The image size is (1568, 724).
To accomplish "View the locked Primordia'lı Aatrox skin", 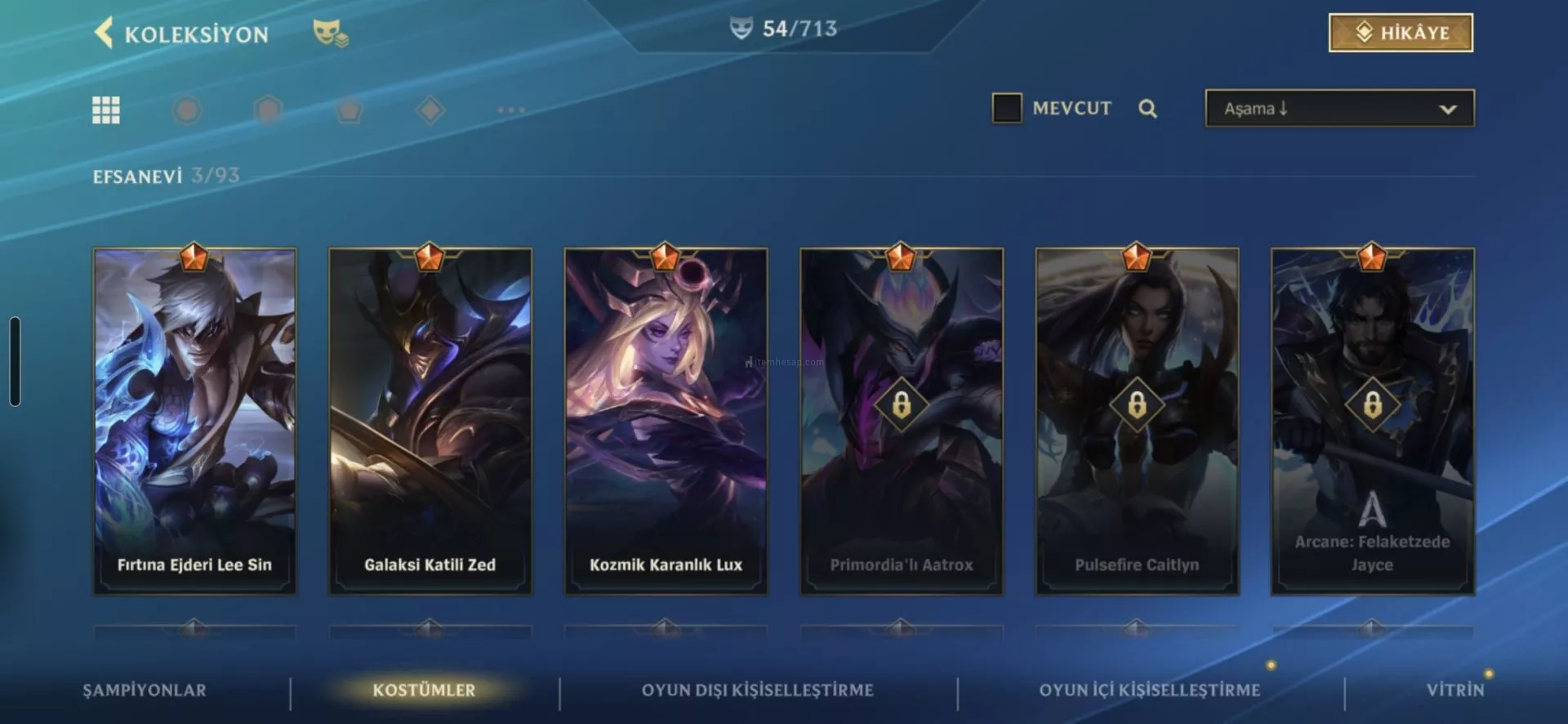I will coord(901,421).
